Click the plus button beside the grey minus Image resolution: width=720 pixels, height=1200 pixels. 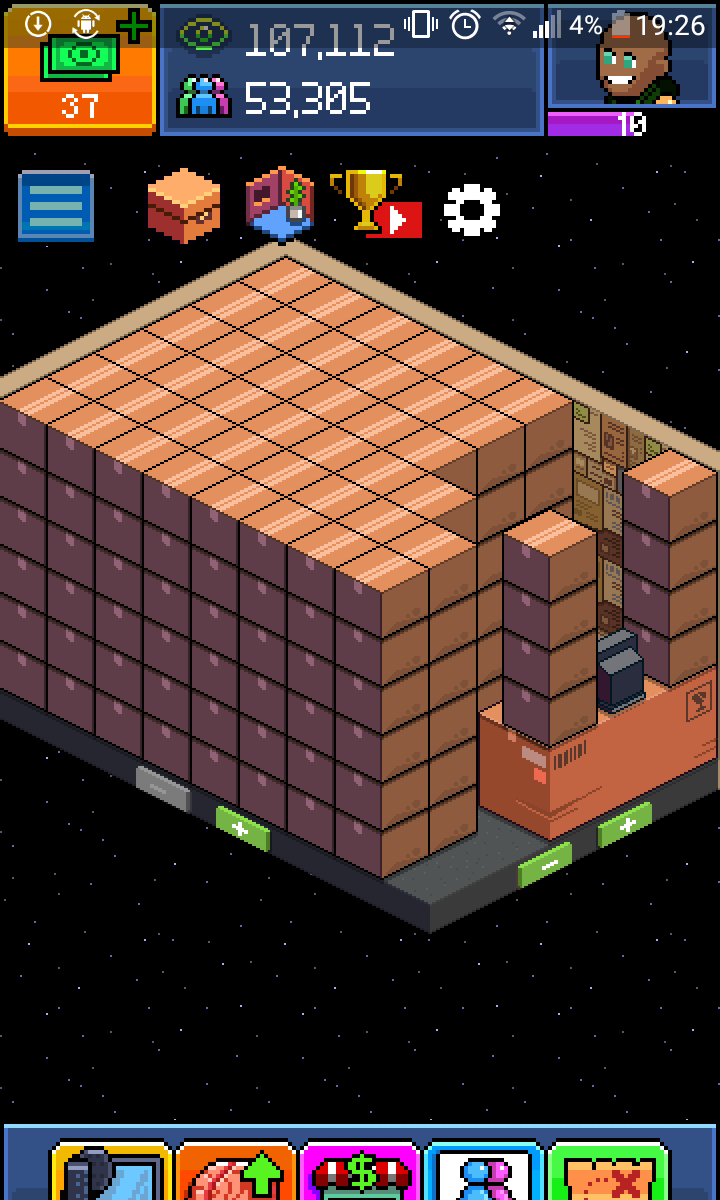(243, 830)
